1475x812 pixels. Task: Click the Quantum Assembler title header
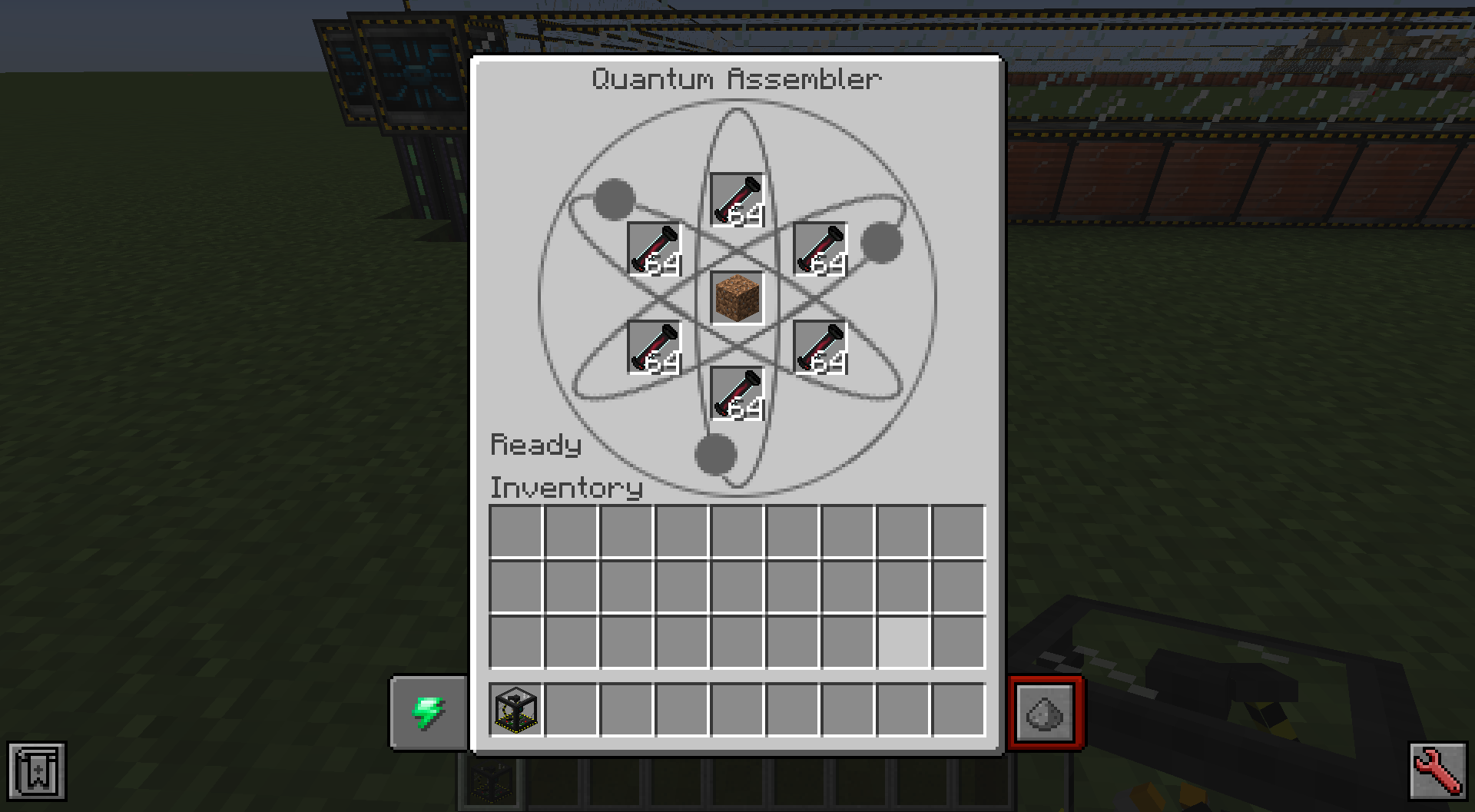[737, 77]
